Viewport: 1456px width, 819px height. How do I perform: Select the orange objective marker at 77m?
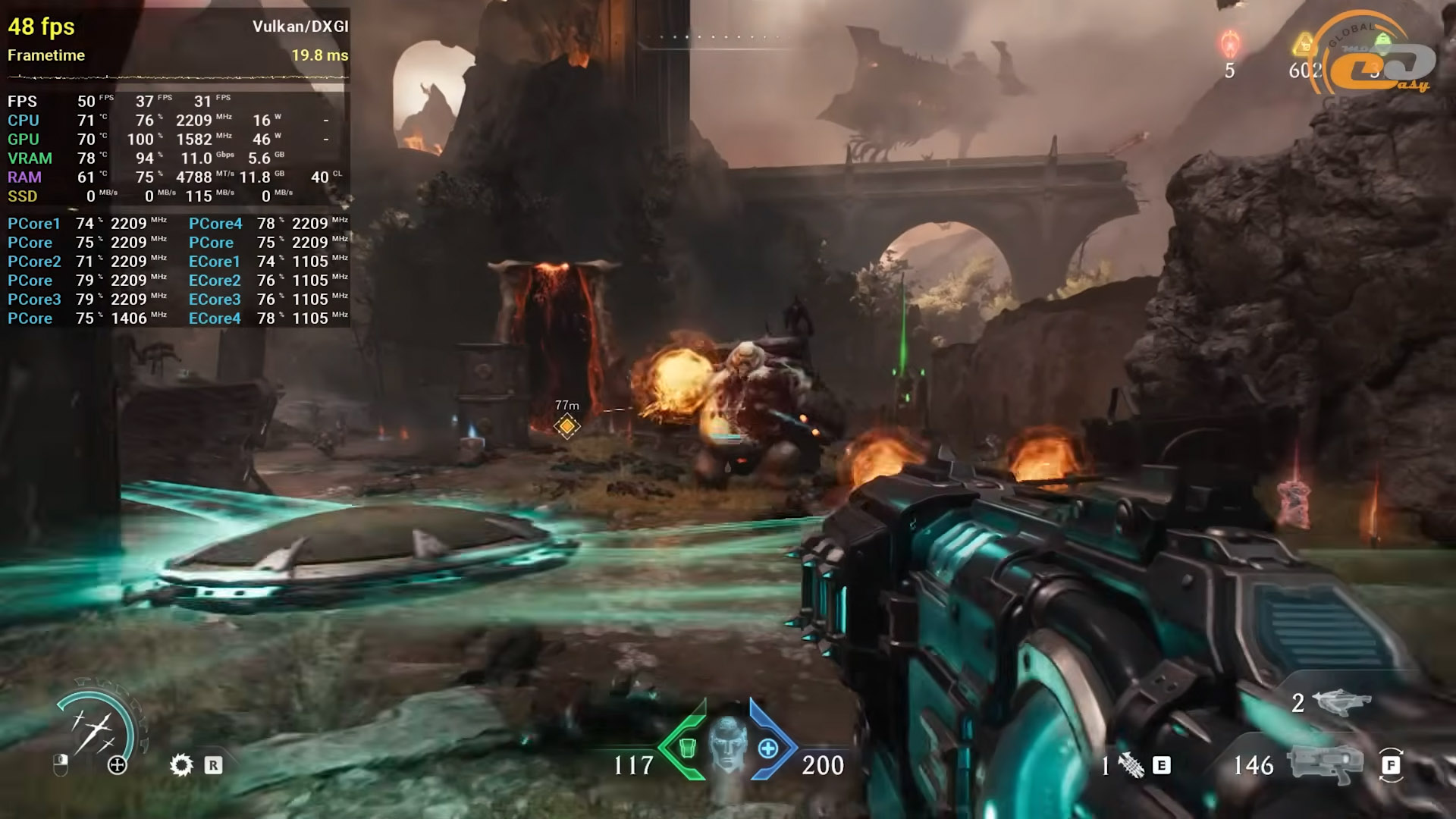(x=566, y=426)
